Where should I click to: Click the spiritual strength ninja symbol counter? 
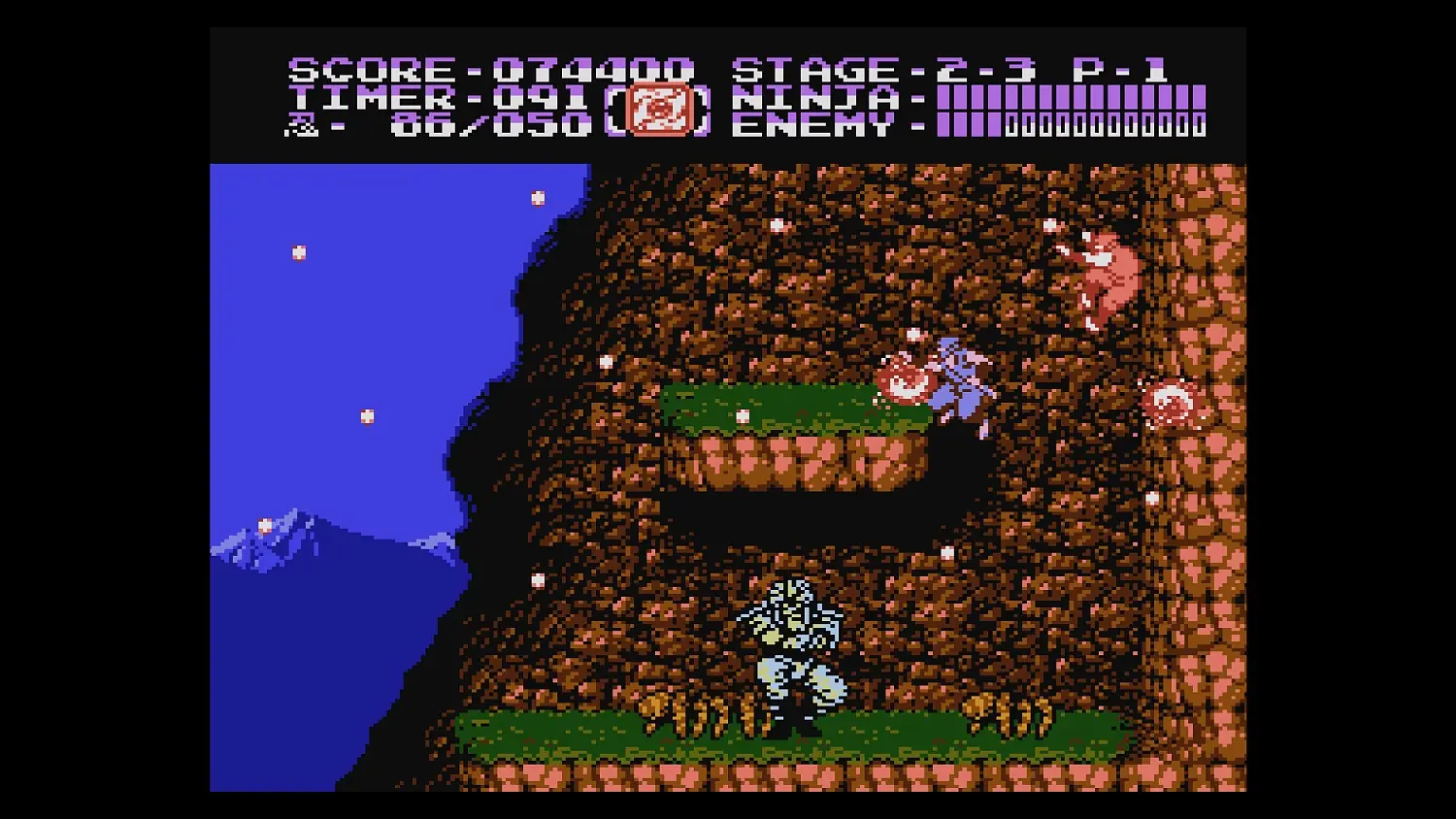coord(303,124)
